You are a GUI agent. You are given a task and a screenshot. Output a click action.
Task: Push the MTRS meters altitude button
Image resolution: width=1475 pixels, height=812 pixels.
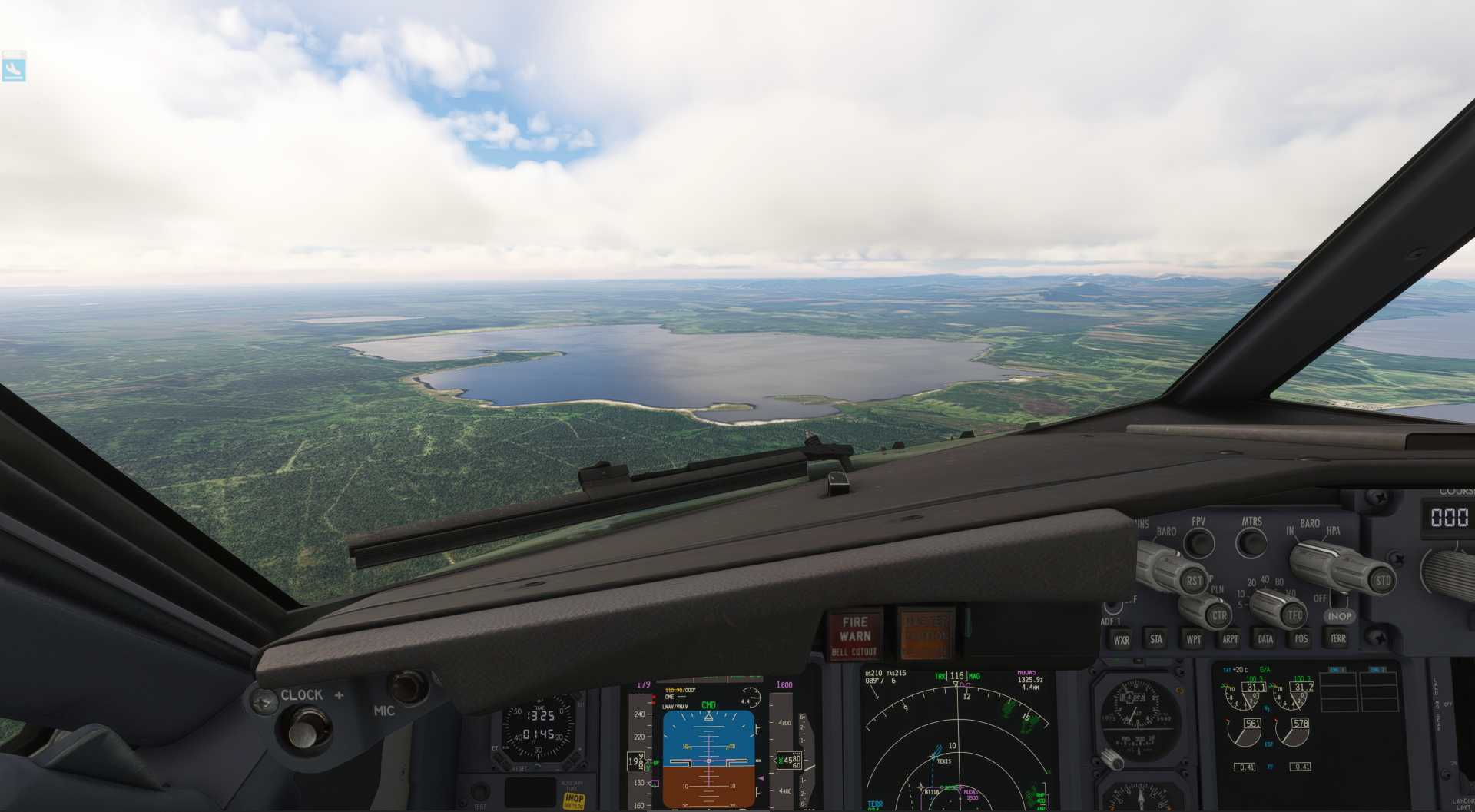[x=1251, y=542]
